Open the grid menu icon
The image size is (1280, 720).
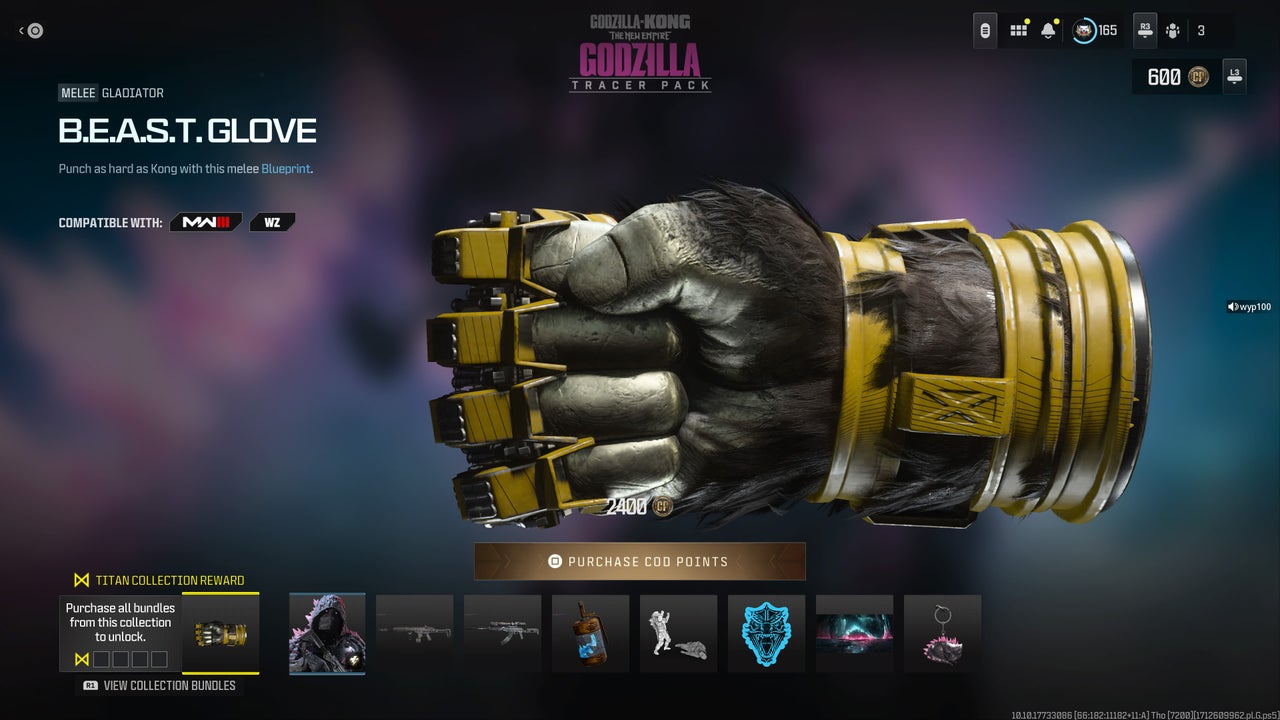1018,30
